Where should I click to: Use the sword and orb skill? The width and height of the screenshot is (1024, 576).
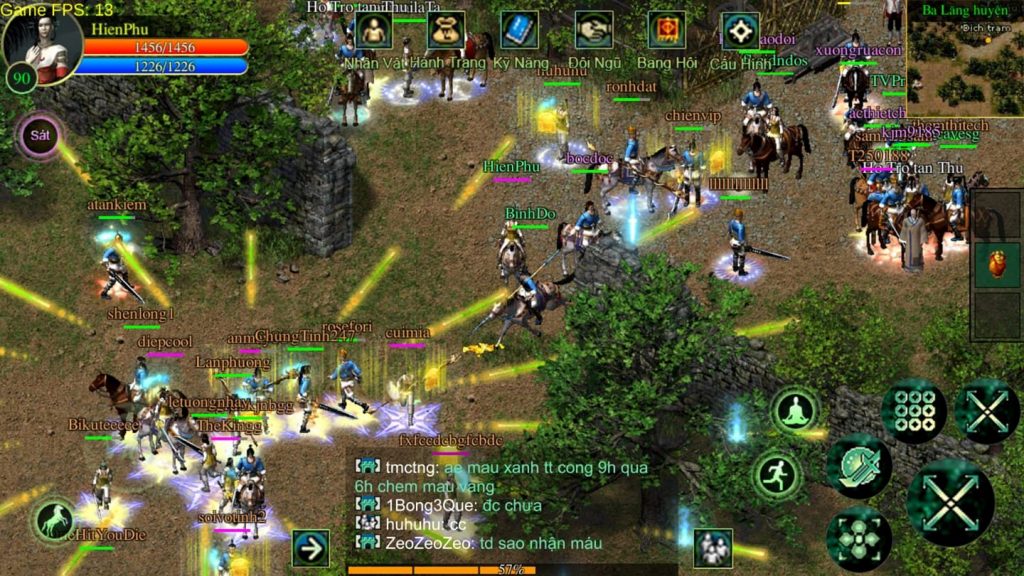[858, 467]
